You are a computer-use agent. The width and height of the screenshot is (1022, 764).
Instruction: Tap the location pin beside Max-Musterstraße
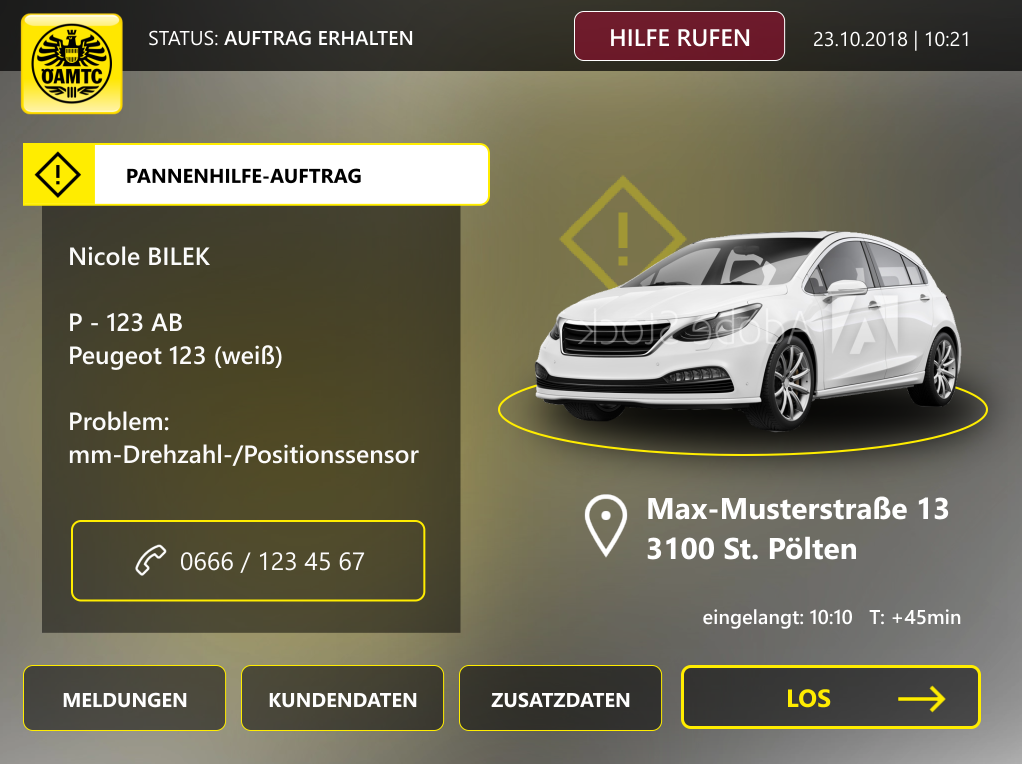[606, 525]
